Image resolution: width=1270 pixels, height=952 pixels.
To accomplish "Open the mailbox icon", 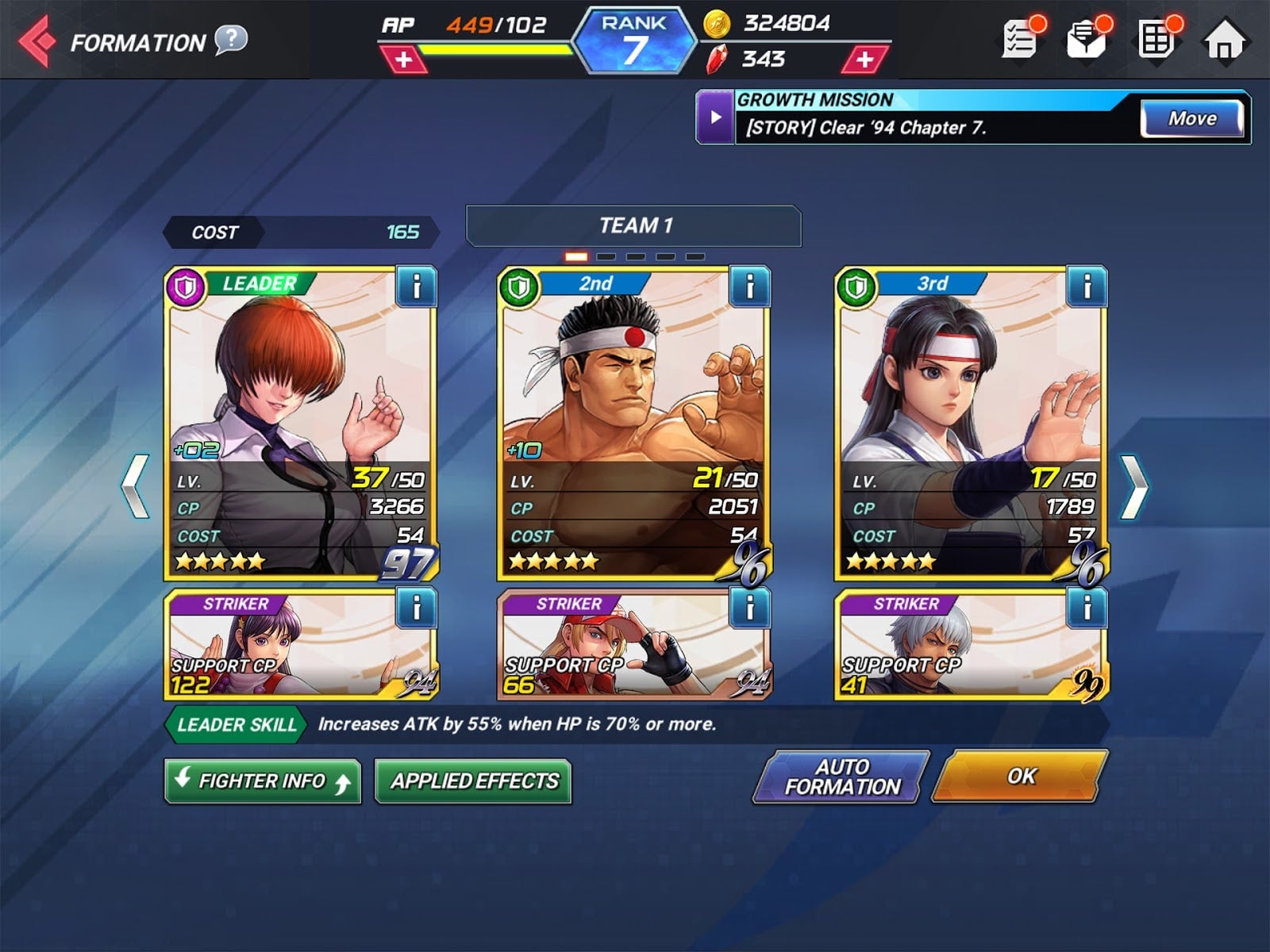I will point(1087,39).
